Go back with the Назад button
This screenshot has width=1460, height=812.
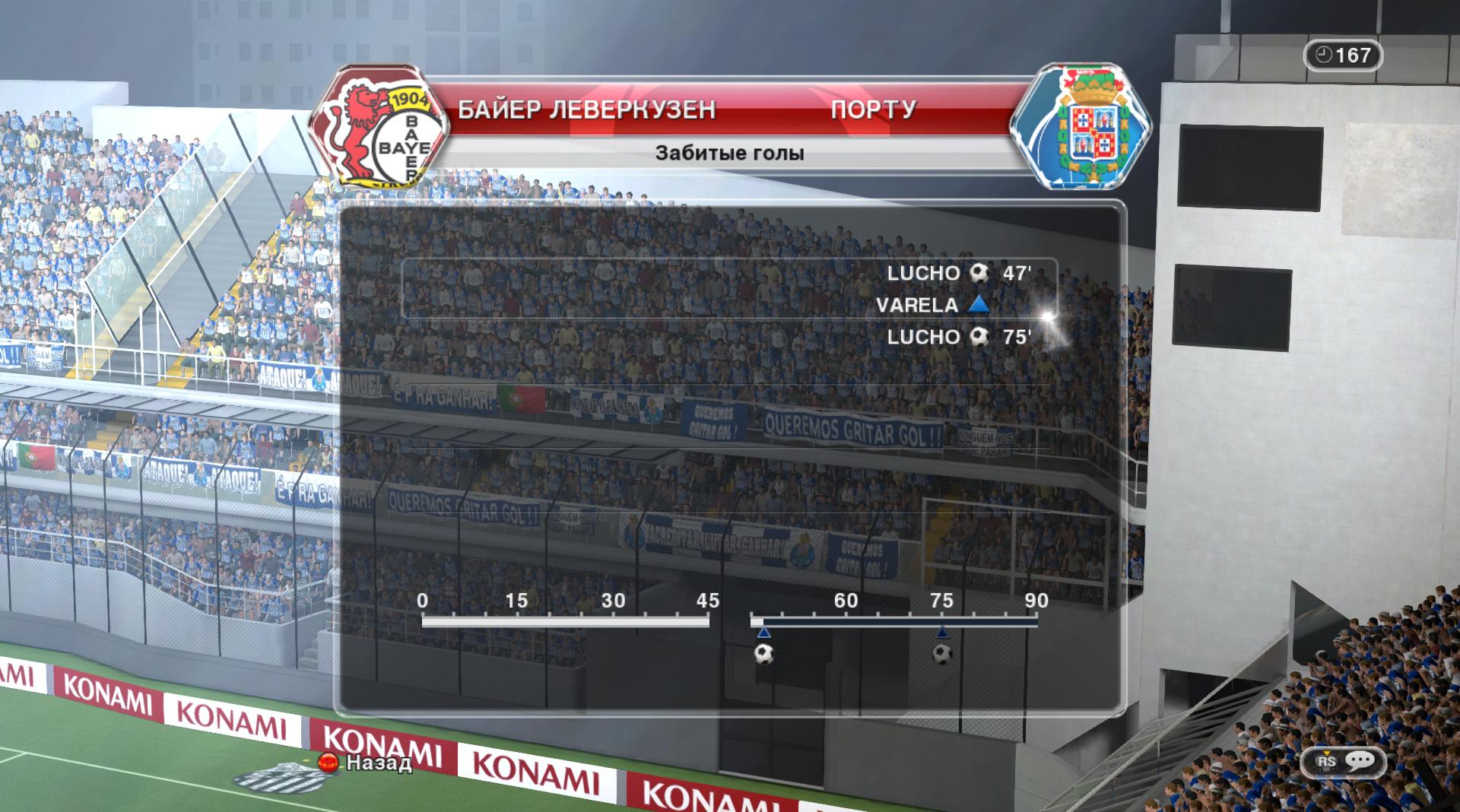[368, 763]
